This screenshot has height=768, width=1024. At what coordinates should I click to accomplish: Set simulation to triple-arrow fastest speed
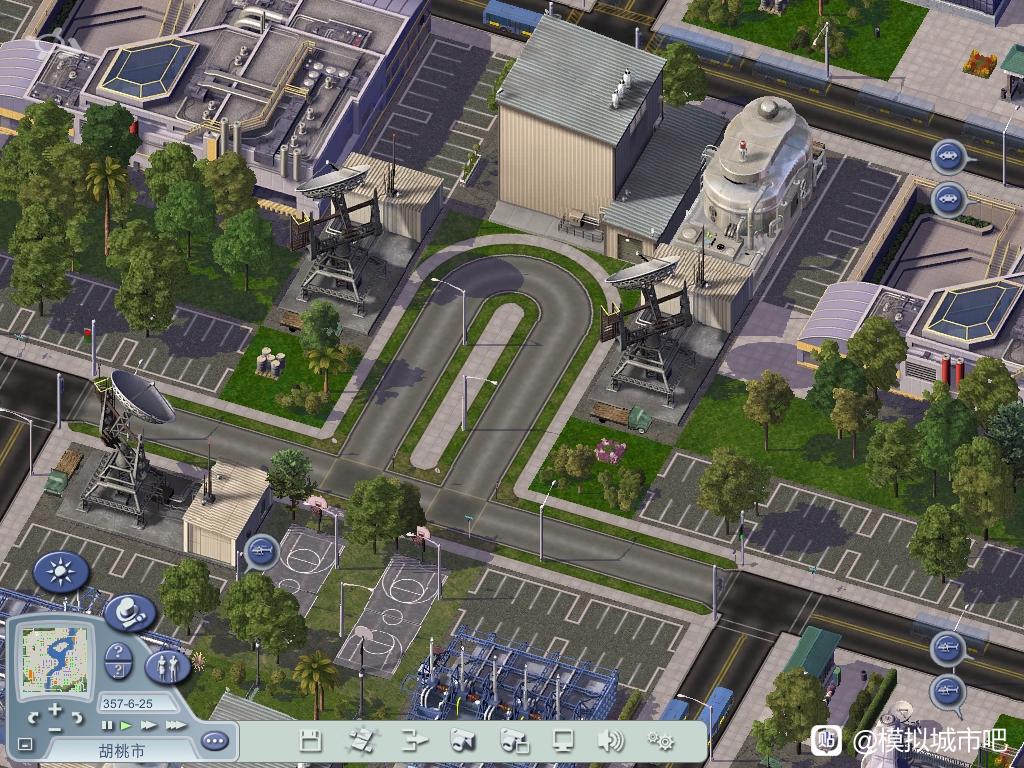(x=175, y=725)
